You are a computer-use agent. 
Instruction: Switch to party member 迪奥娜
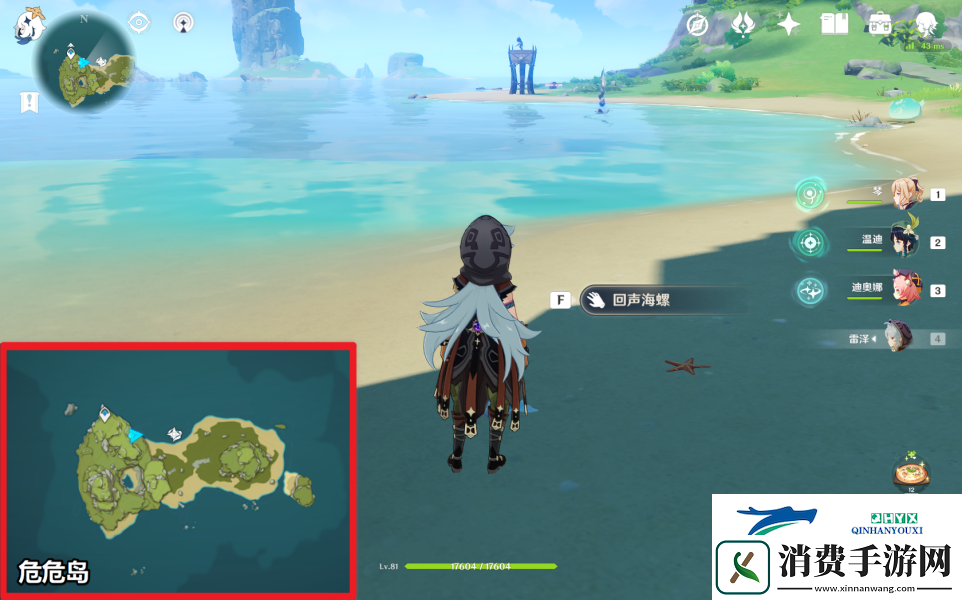tap(905, 290)
